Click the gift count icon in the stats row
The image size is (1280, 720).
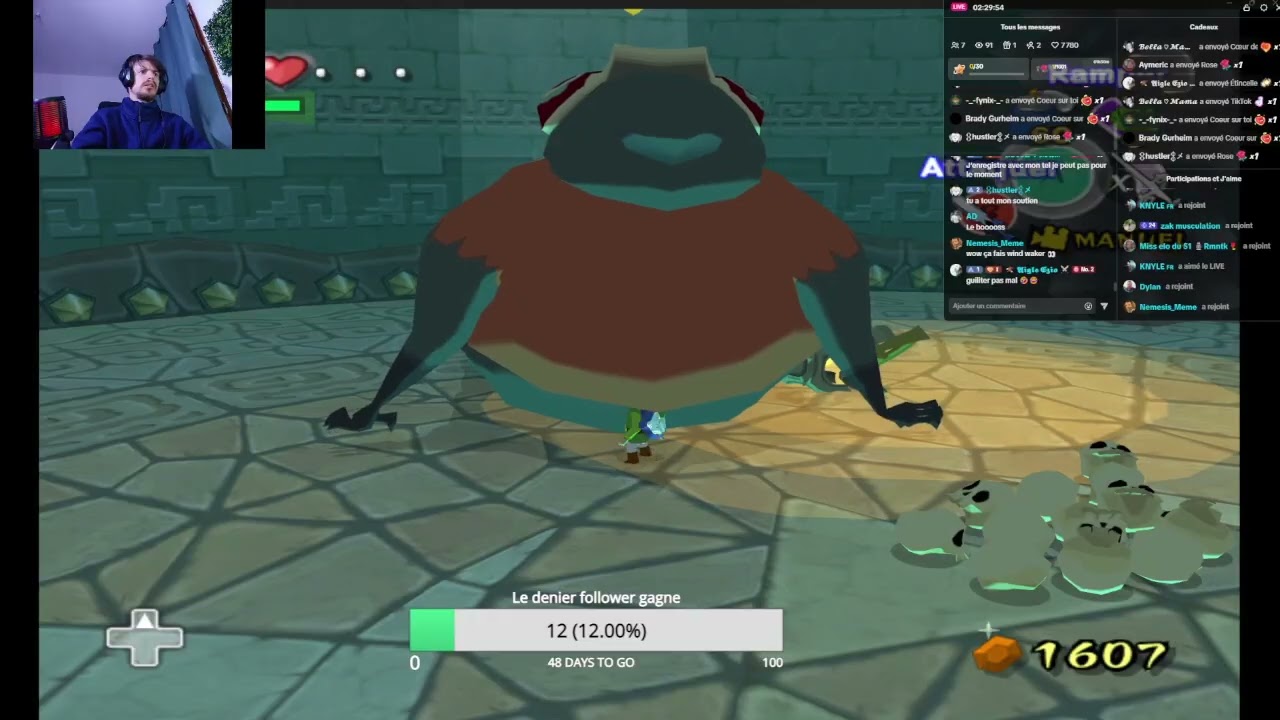click(x=1008, y=45)
